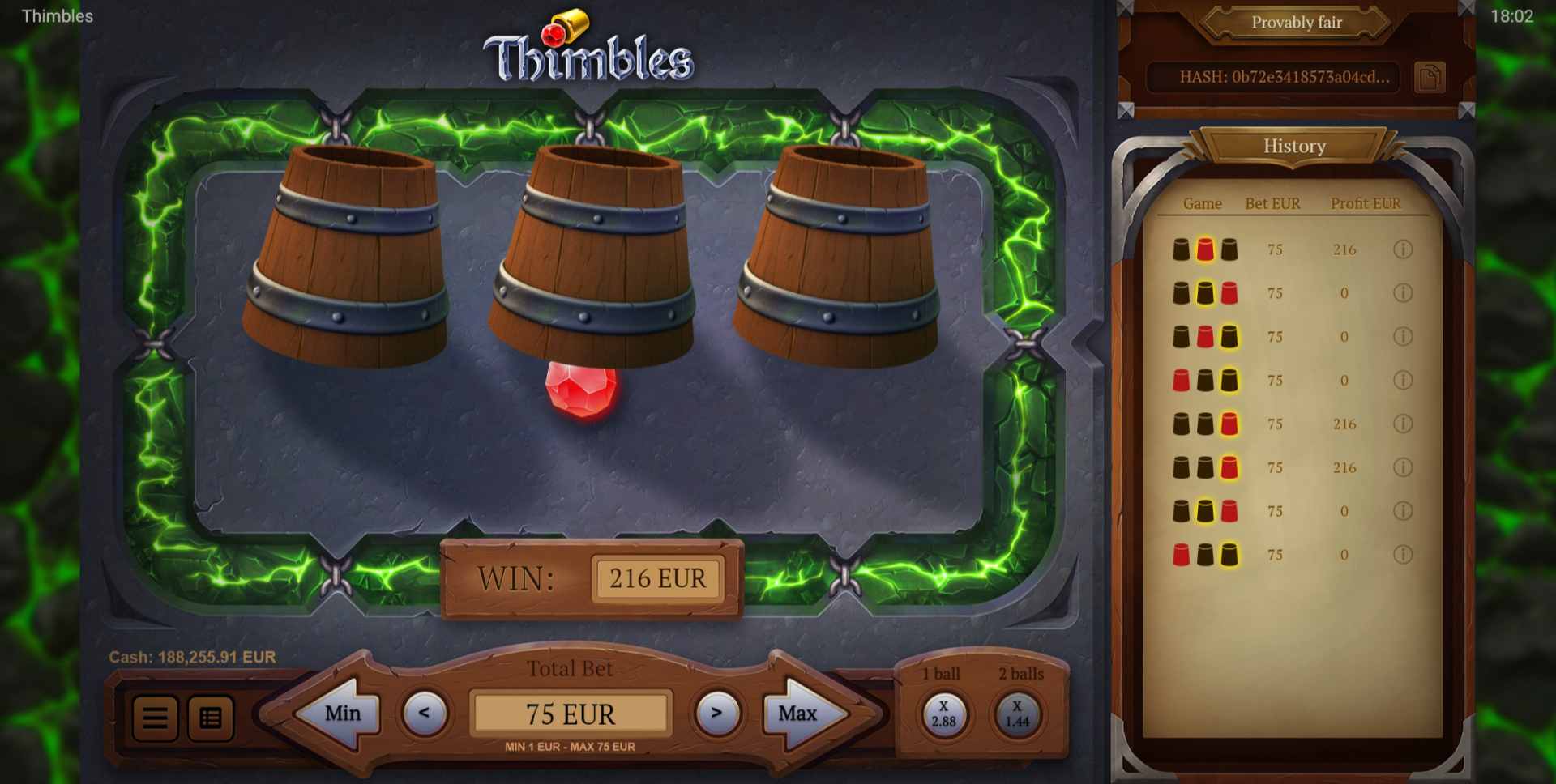The height and width of the screenshot is (784, 1556).
Task: Click the 75 EUR total bet field
Action: pyautogui.click(x=571, y=714)
